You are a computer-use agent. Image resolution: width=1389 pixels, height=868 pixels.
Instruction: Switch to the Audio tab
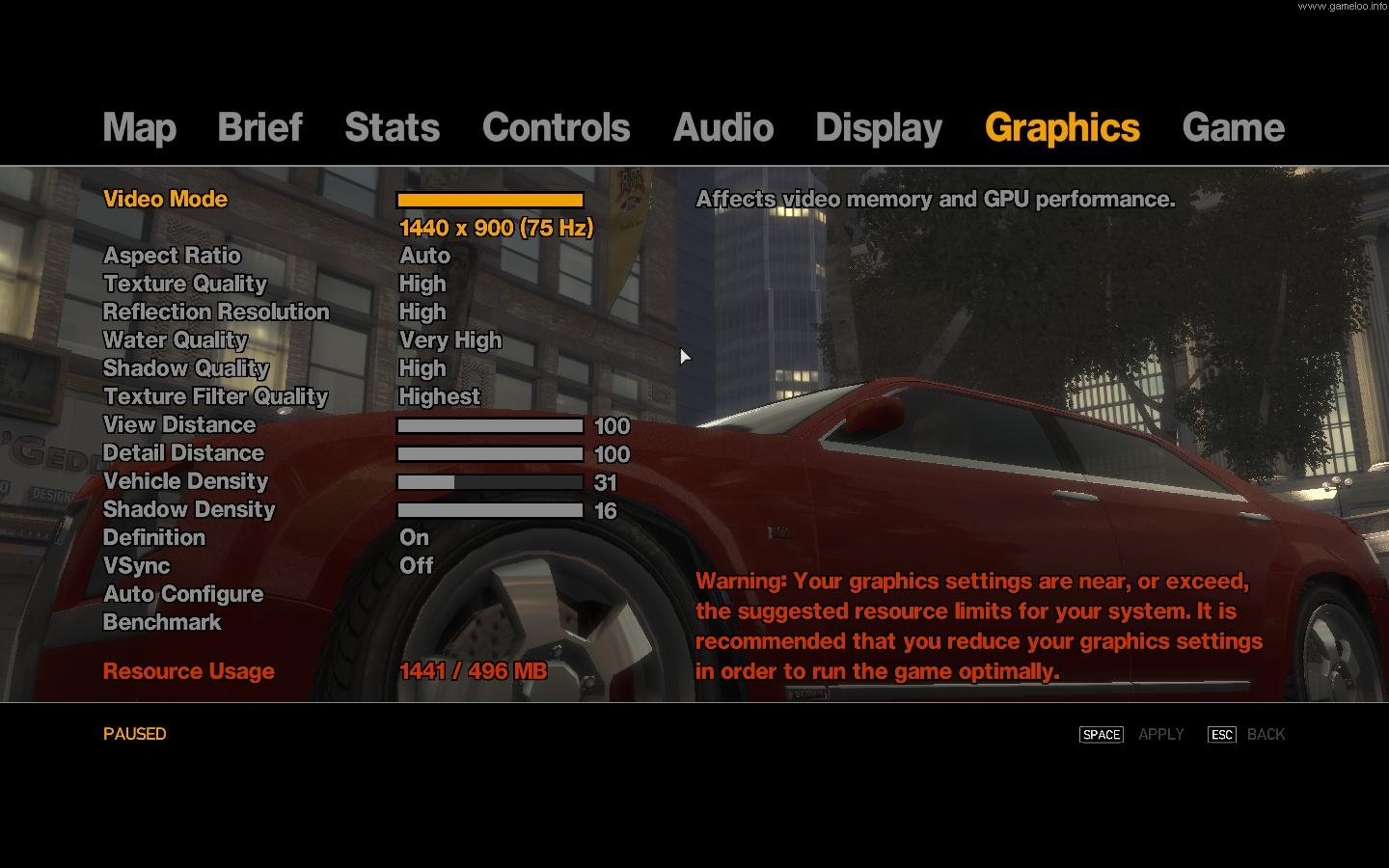pos(722,127)
